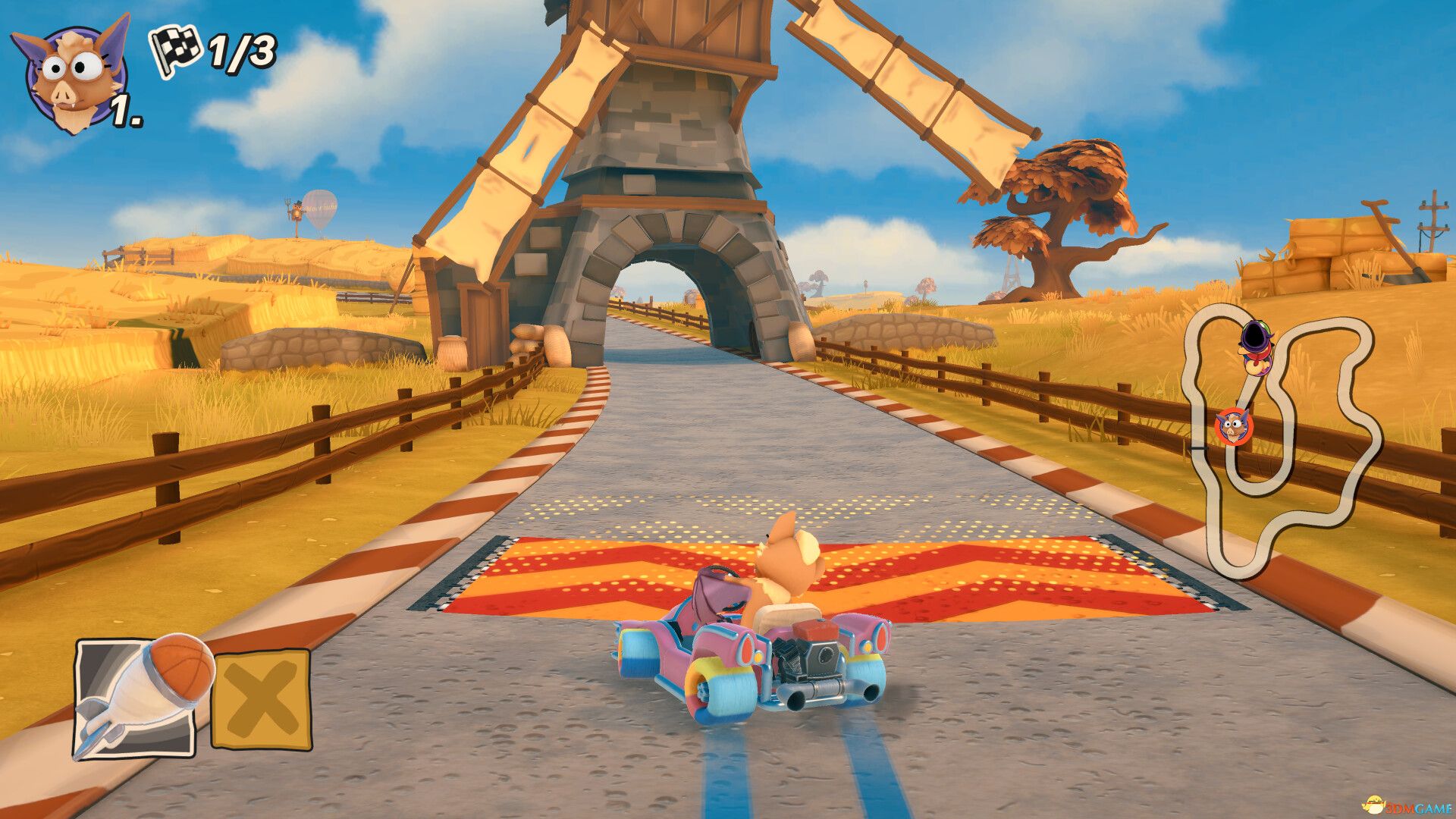Select the purple opponent marker on minimap

1256,347
